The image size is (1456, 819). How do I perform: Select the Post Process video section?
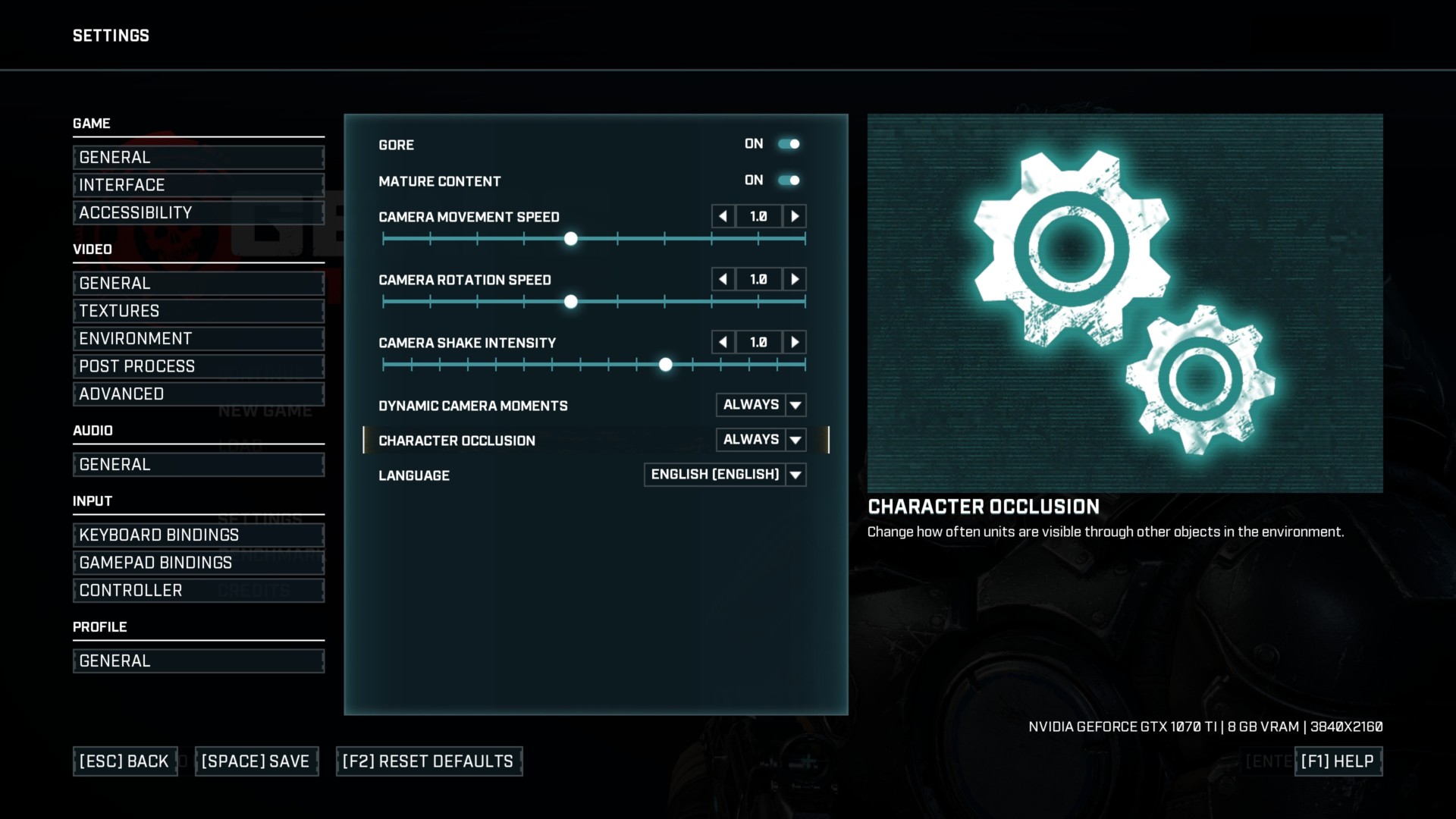tap(198, 366)
